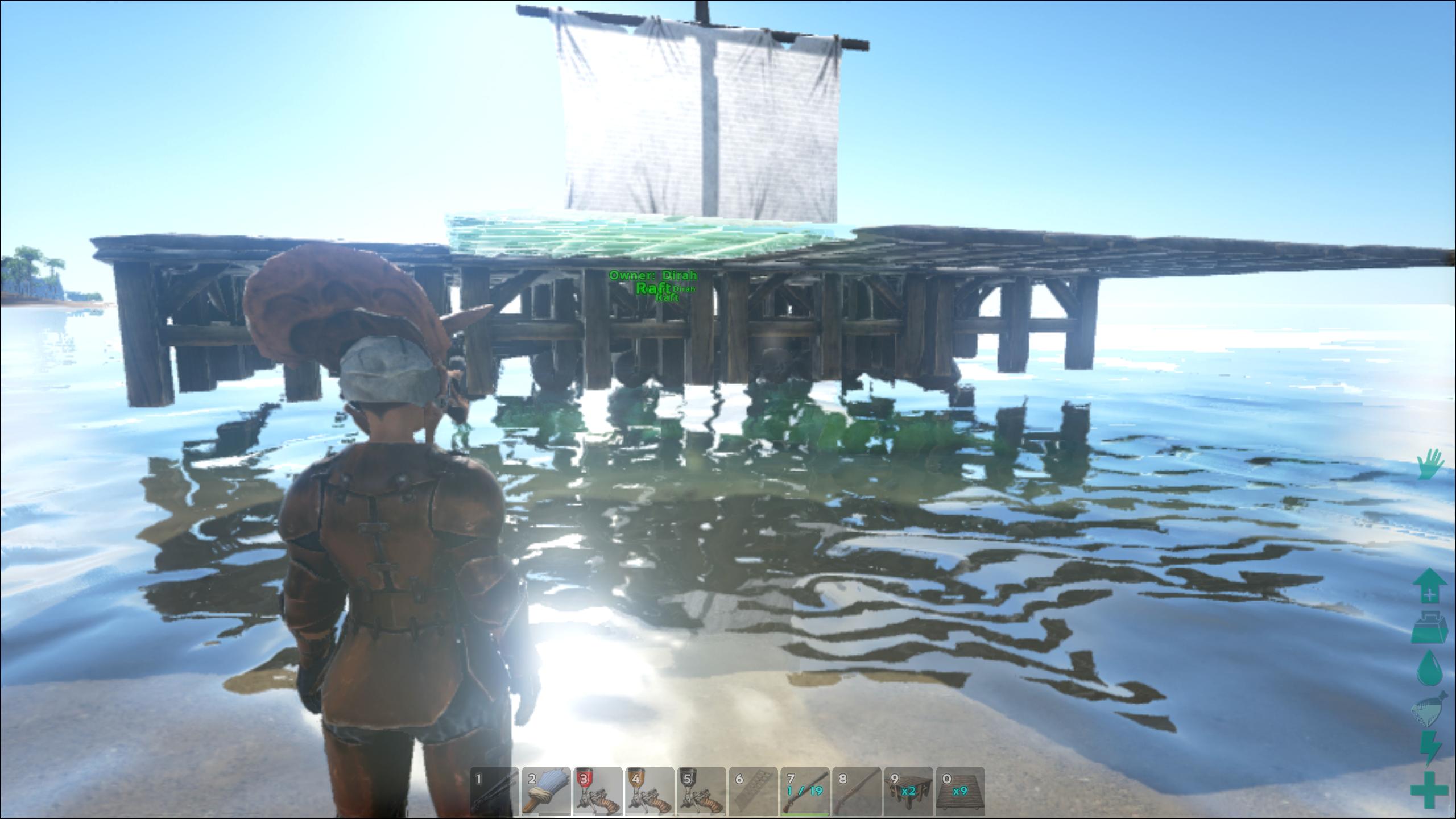Equip the paintbrush from the hotbar

click(546, 791)
